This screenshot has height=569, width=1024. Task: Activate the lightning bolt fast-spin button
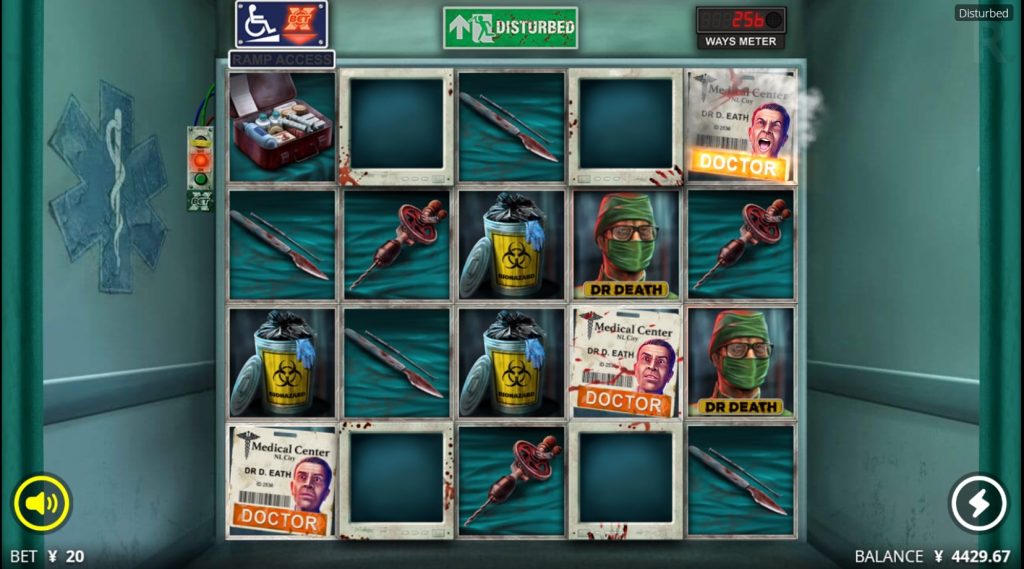tap(978, 503)
